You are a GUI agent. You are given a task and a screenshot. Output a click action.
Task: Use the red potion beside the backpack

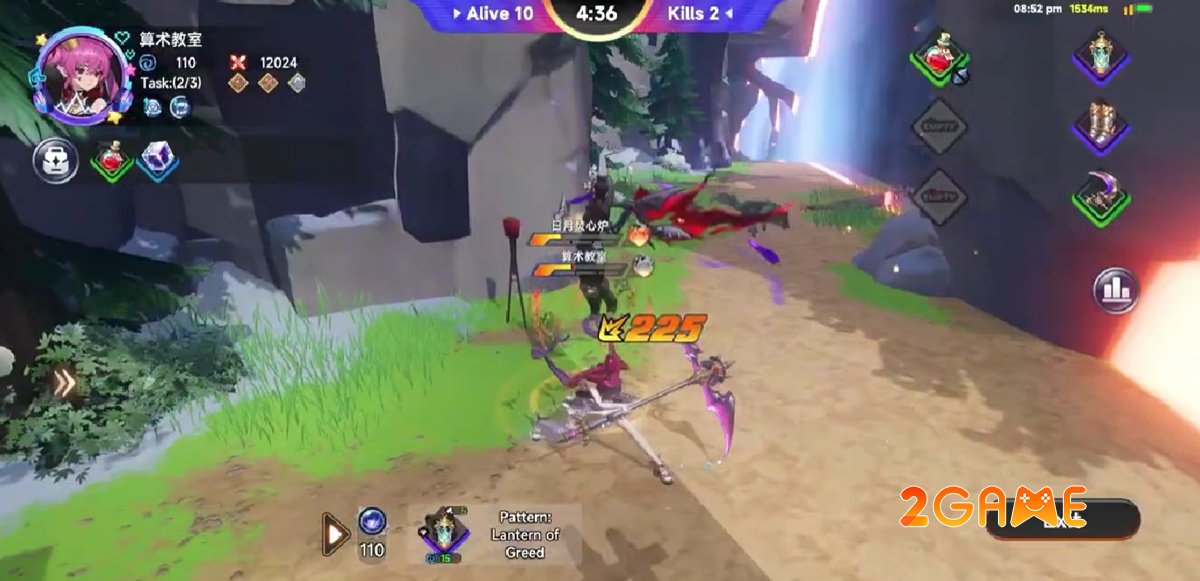point(111,160)
